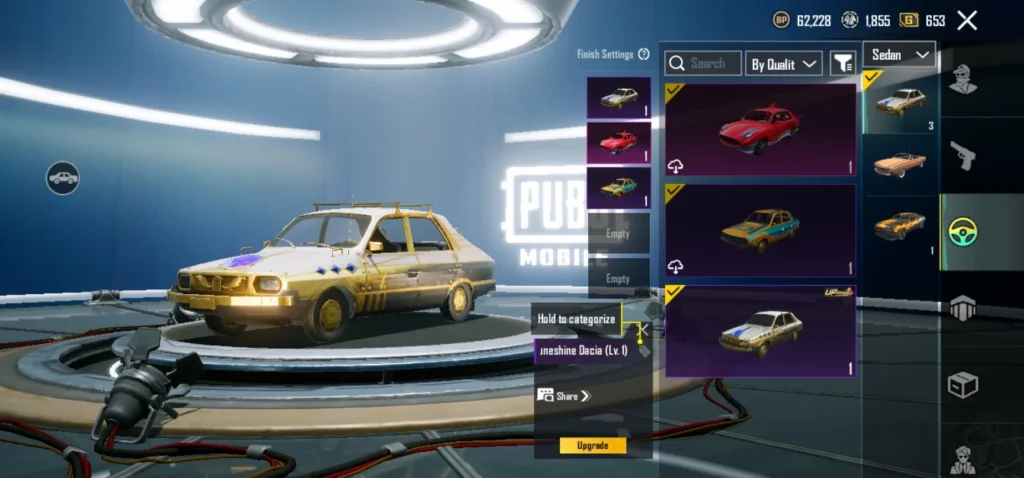Switch to the character outfit category tab
The width and height of the screenshot is (1024, 478).
coord(963,78)
